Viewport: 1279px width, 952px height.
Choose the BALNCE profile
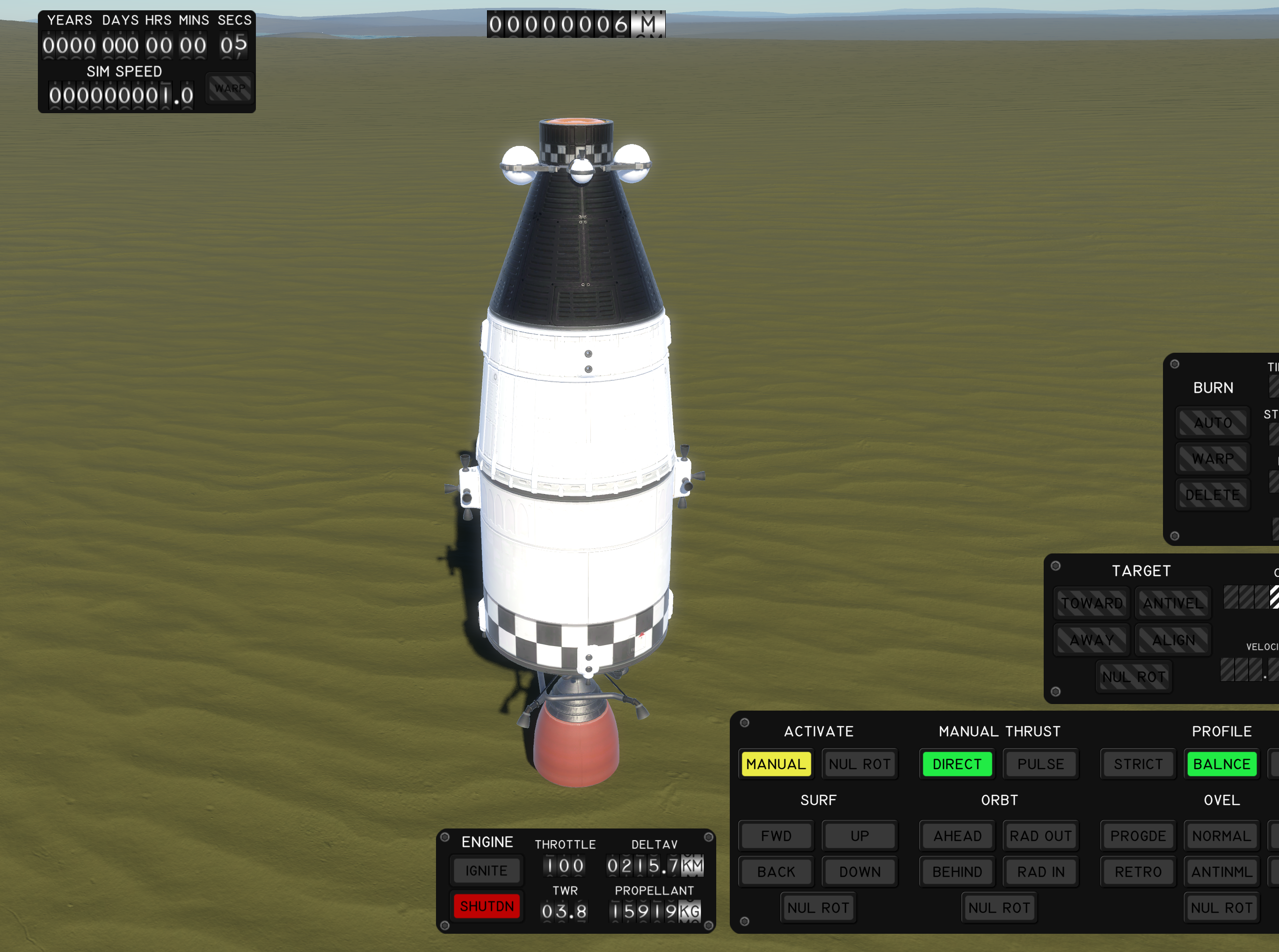coord(1221,764)
